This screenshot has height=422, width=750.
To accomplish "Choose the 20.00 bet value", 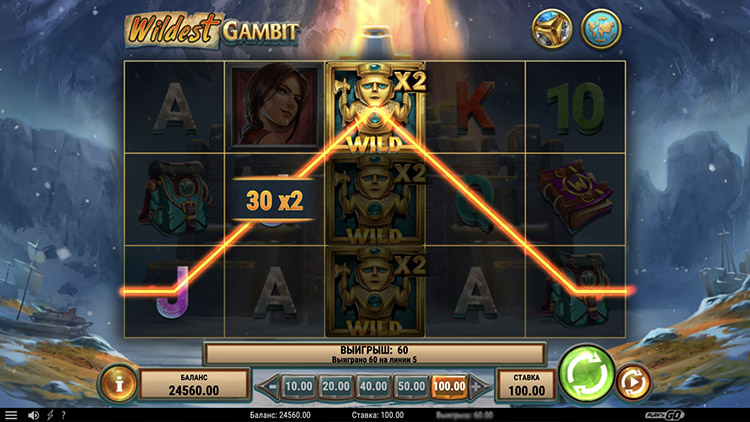I will coord(336,385).
